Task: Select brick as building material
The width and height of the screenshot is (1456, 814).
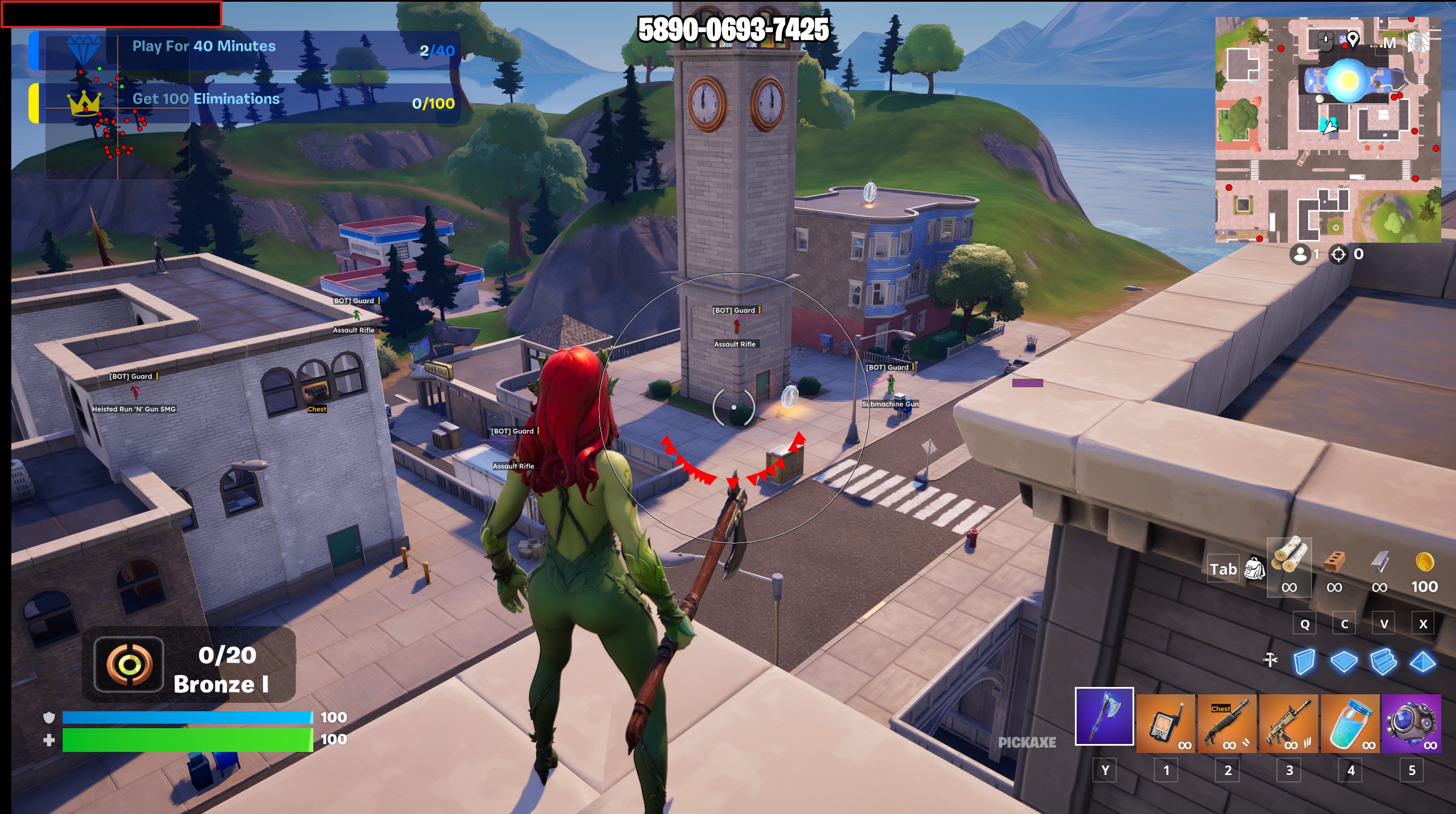Action: point(1334,562)
